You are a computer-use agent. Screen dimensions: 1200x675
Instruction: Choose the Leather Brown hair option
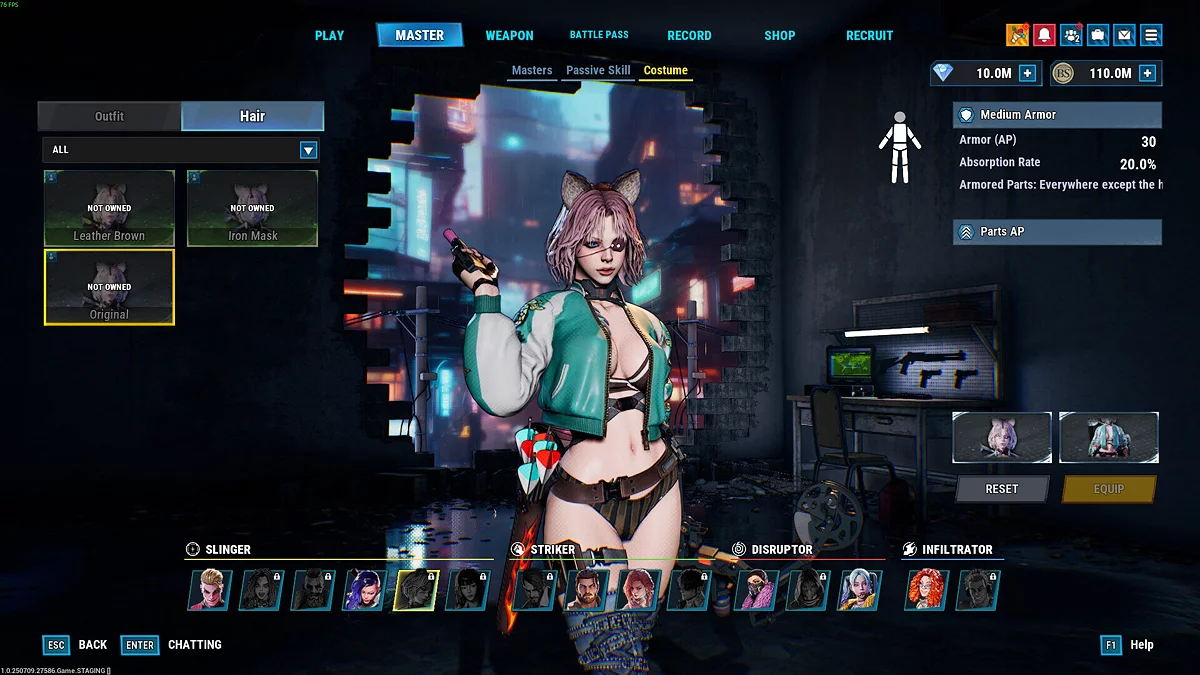coord(109,208)
